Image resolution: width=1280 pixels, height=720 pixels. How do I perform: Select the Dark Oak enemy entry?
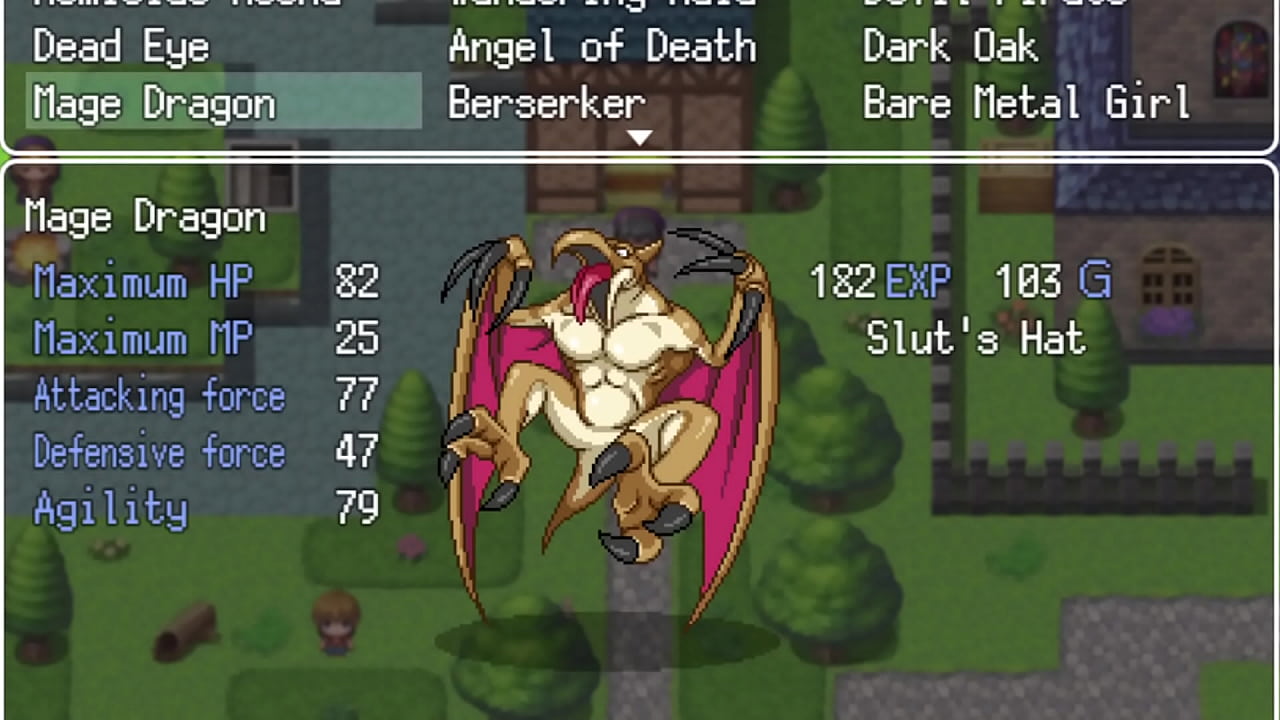[948, 47]
